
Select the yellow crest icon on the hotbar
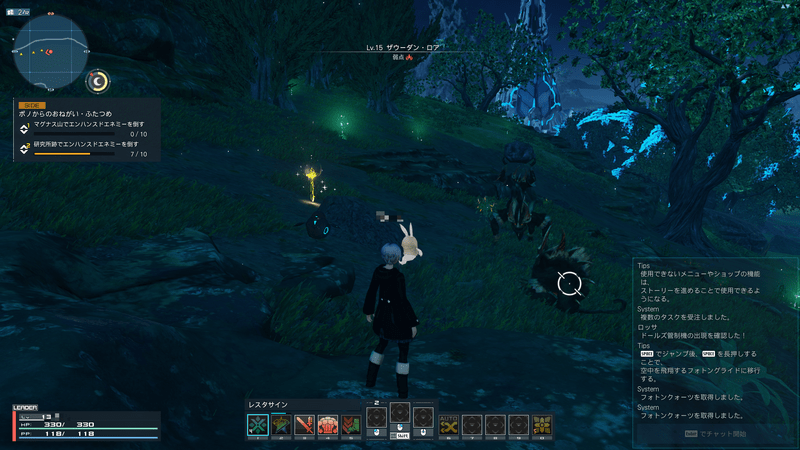[x=541, y=424]
